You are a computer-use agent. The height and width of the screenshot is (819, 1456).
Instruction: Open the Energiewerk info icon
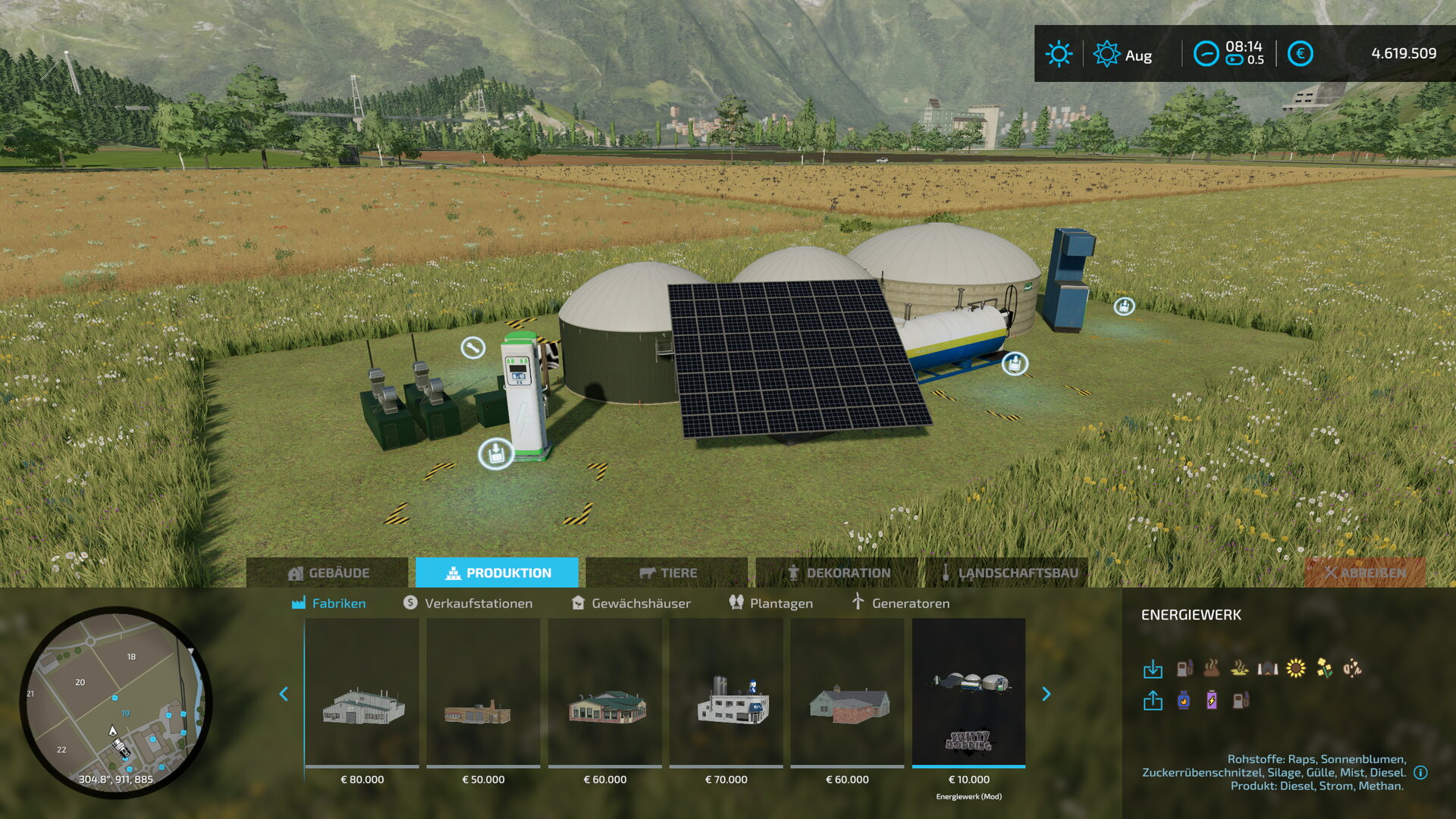point(1421,773)
